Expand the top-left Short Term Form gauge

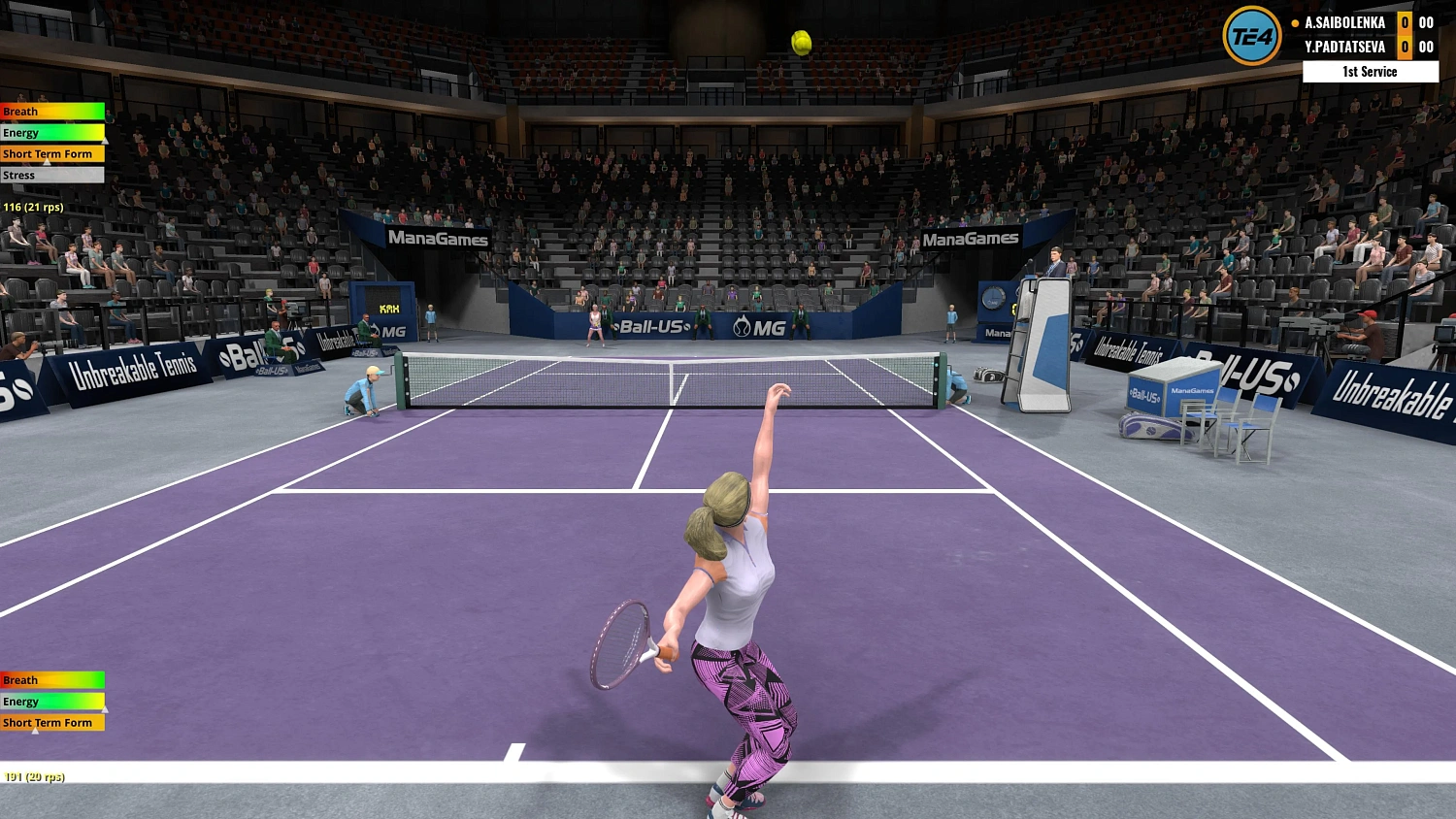coord(49,153)
